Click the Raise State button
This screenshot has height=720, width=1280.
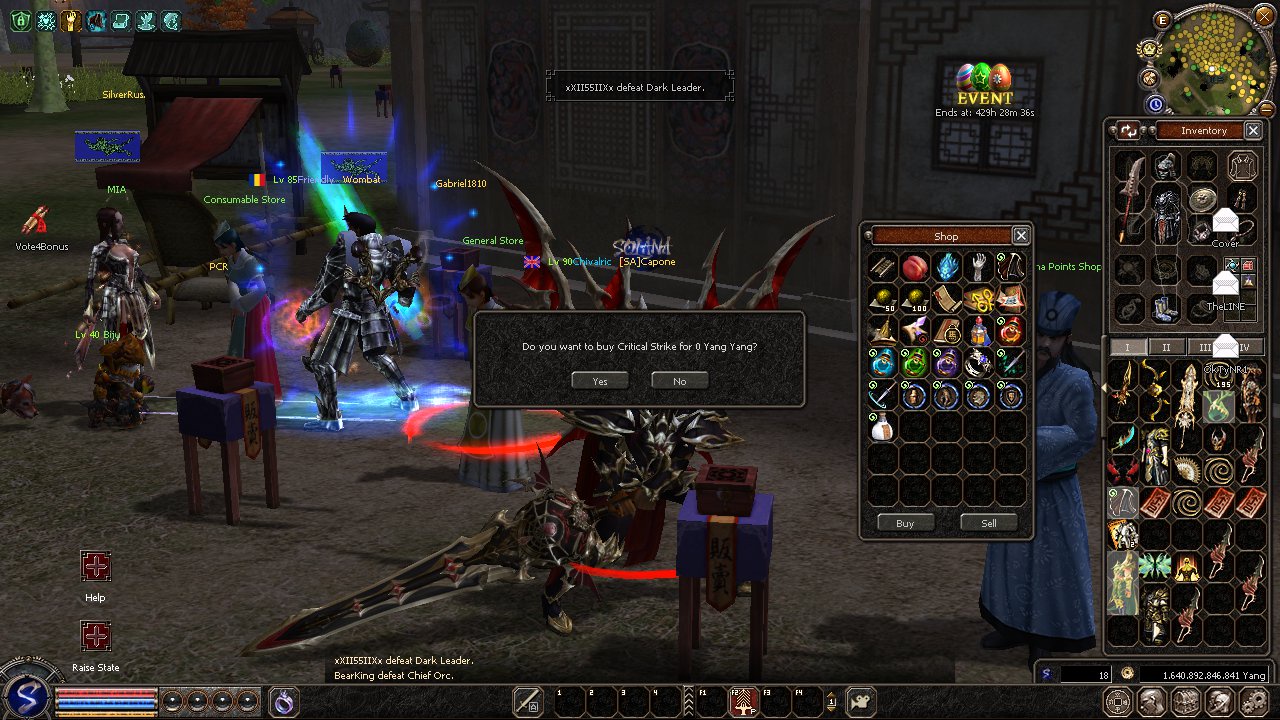(95, 636)
